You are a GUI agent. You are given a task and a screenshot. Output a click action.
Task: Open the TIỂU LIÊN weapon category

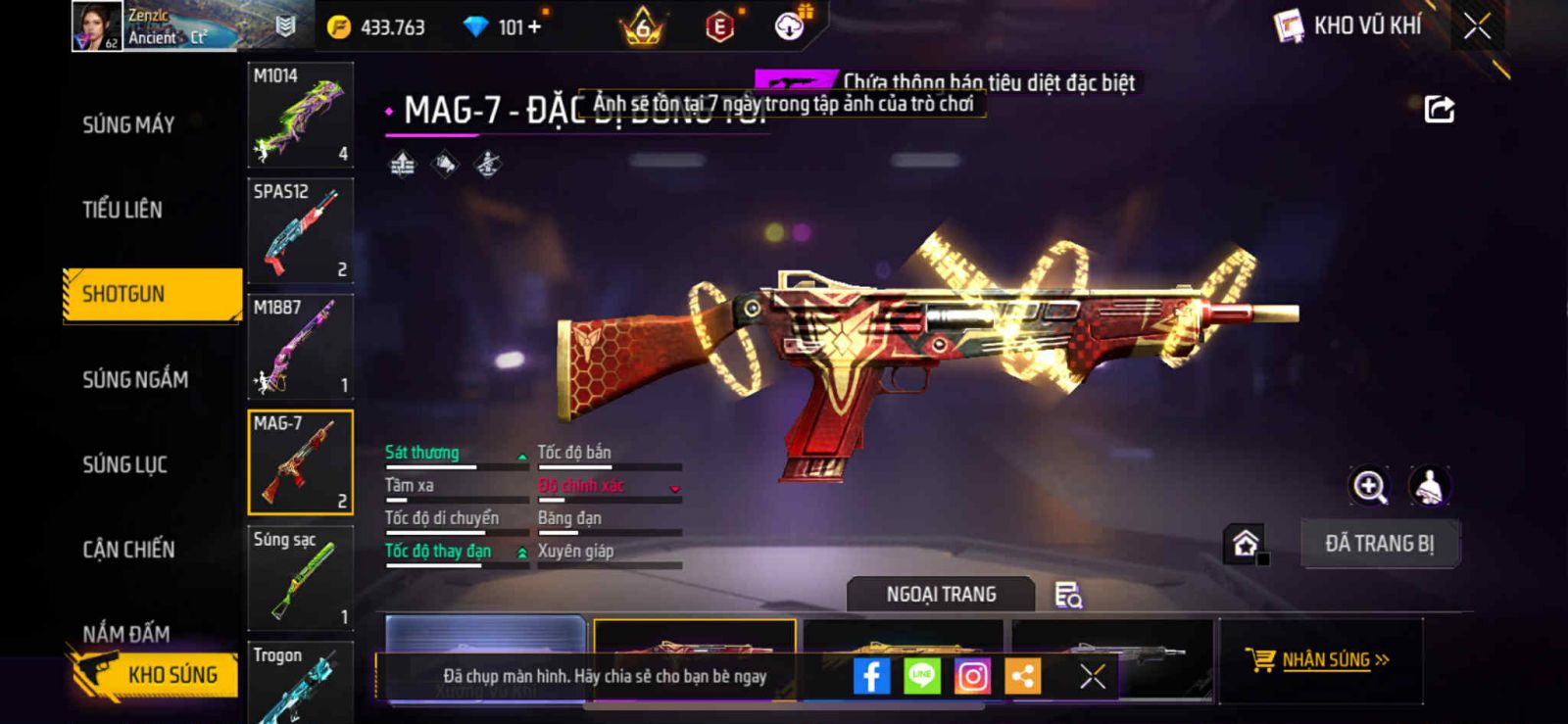pyautogui.click(x=122, y=209)
